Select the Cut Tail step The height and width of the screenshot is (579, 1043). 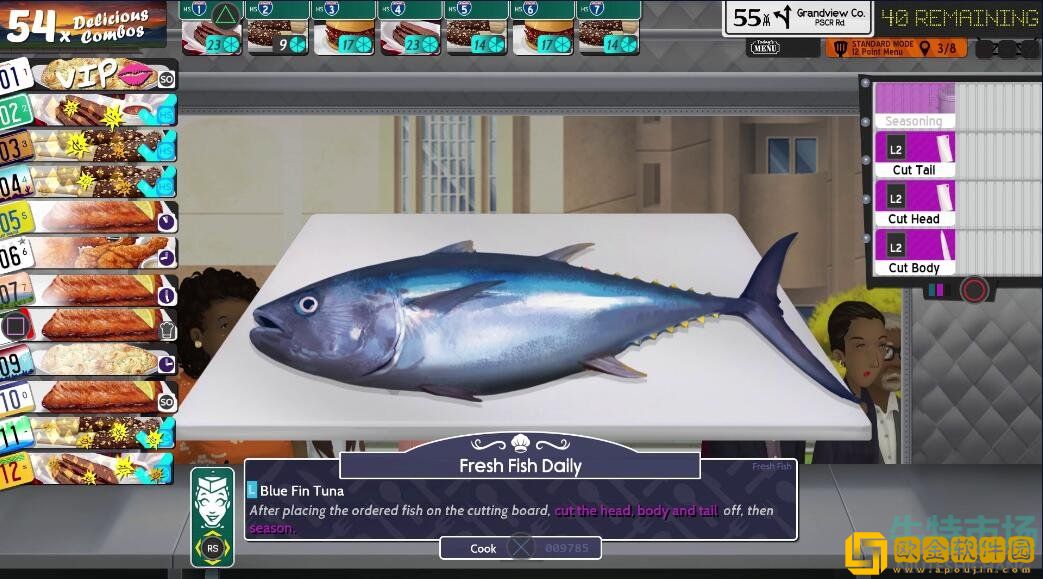coord(914,155)
